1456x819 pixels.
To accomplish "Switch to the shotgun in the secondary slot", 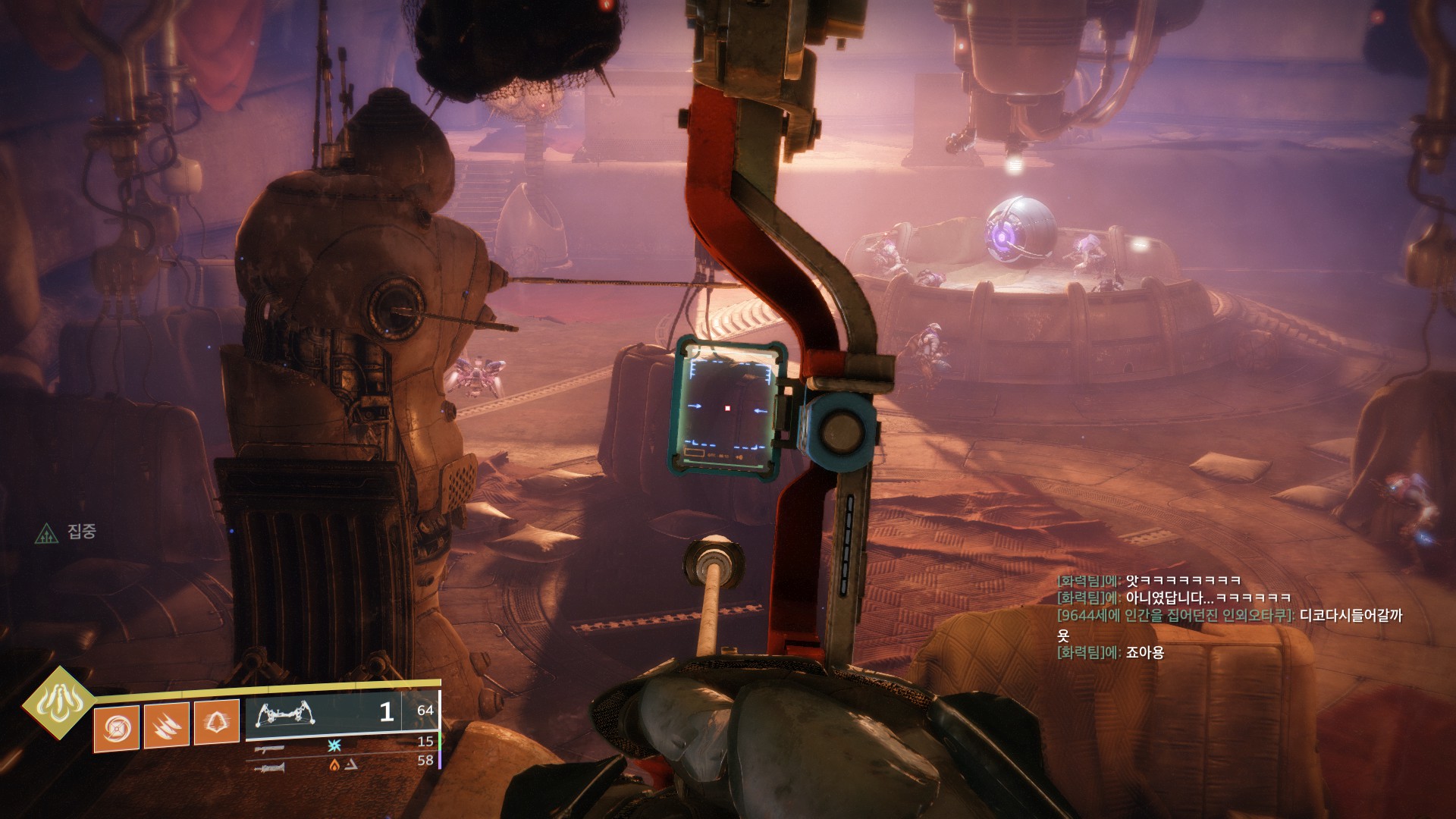I will click(270, 748).
